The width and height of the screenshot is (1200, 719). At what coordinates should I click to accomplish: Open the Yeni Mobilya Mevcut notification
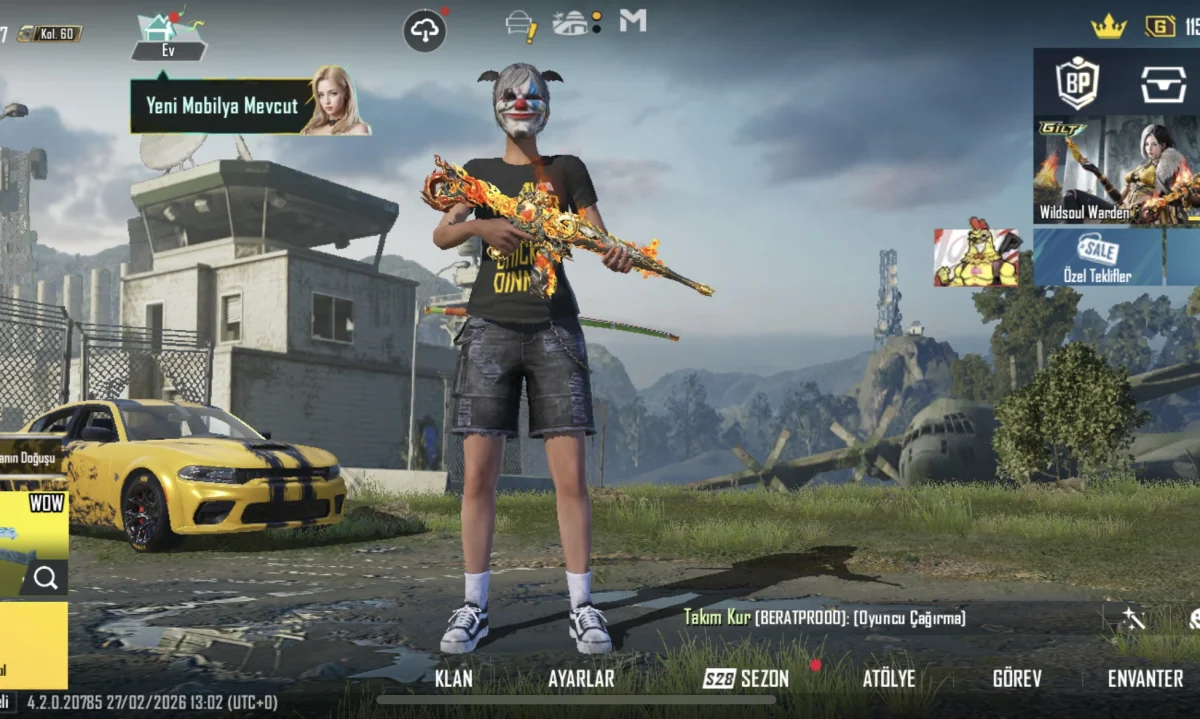pos(224,105)
